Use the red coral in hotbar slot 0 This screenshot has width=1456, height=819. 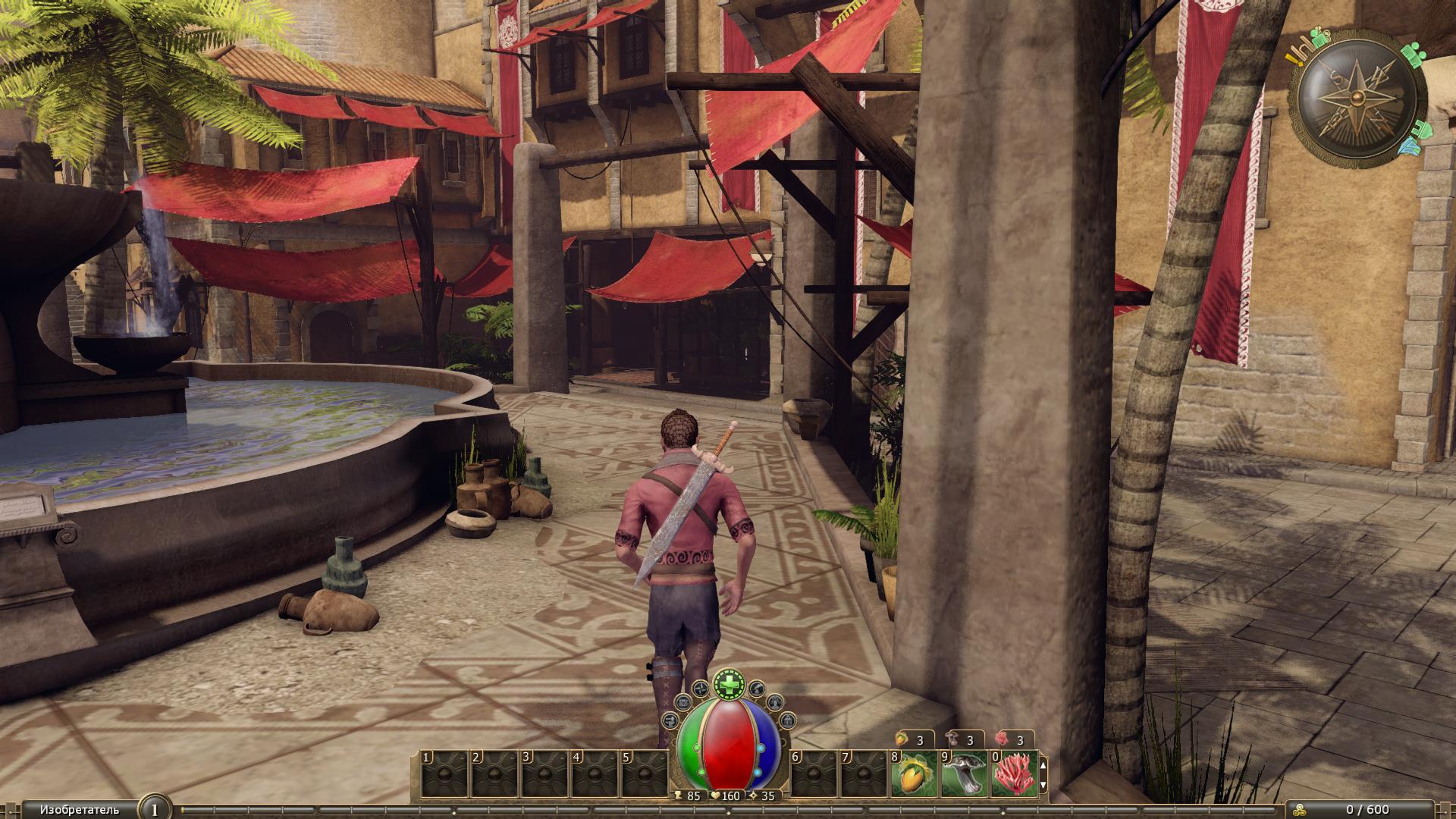point(1014,774)
